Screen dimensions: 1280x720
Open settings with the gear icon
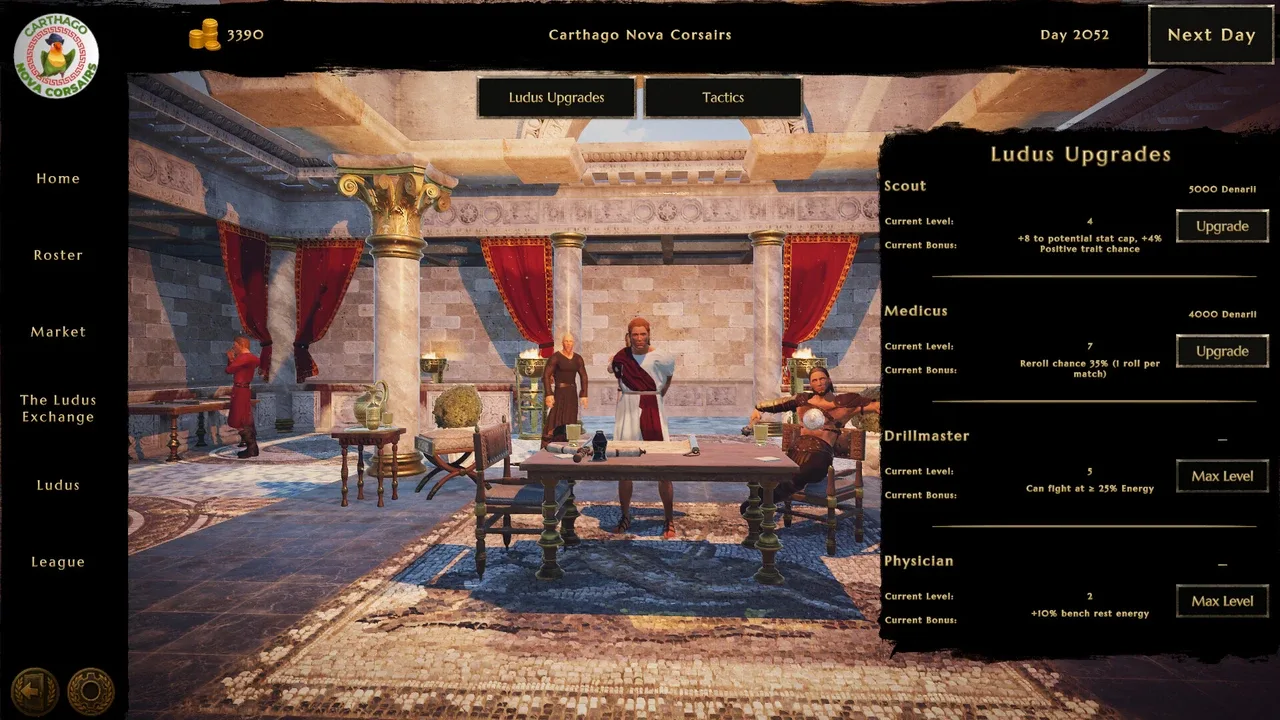91,690
